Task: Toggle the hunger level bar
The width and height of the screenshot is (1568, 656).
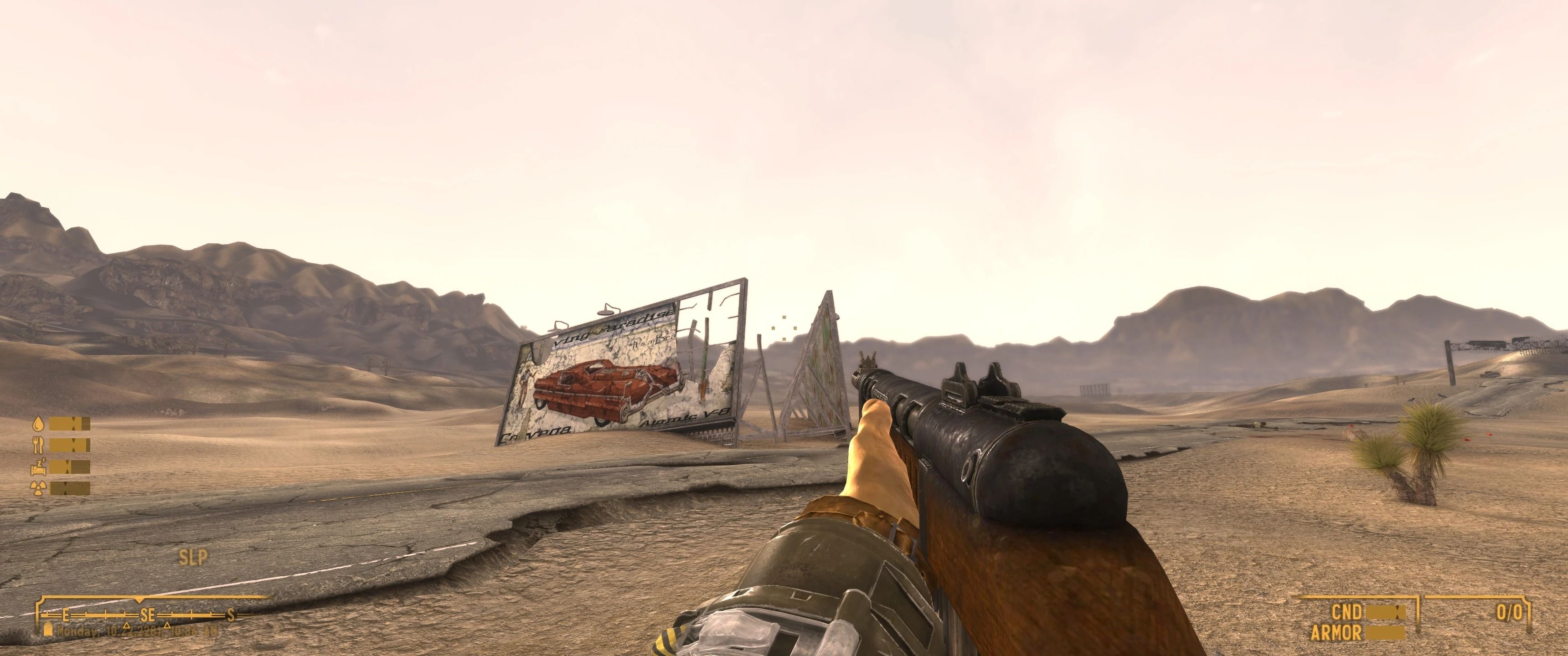Action: [70, 444]
